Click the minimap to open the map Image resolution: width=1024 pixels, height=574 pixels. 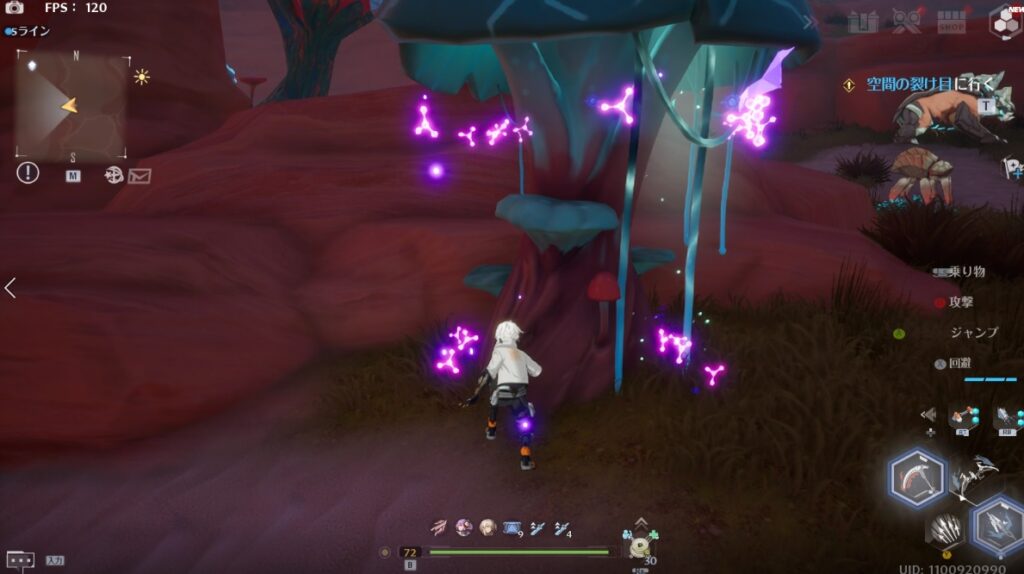click(70, 105)
